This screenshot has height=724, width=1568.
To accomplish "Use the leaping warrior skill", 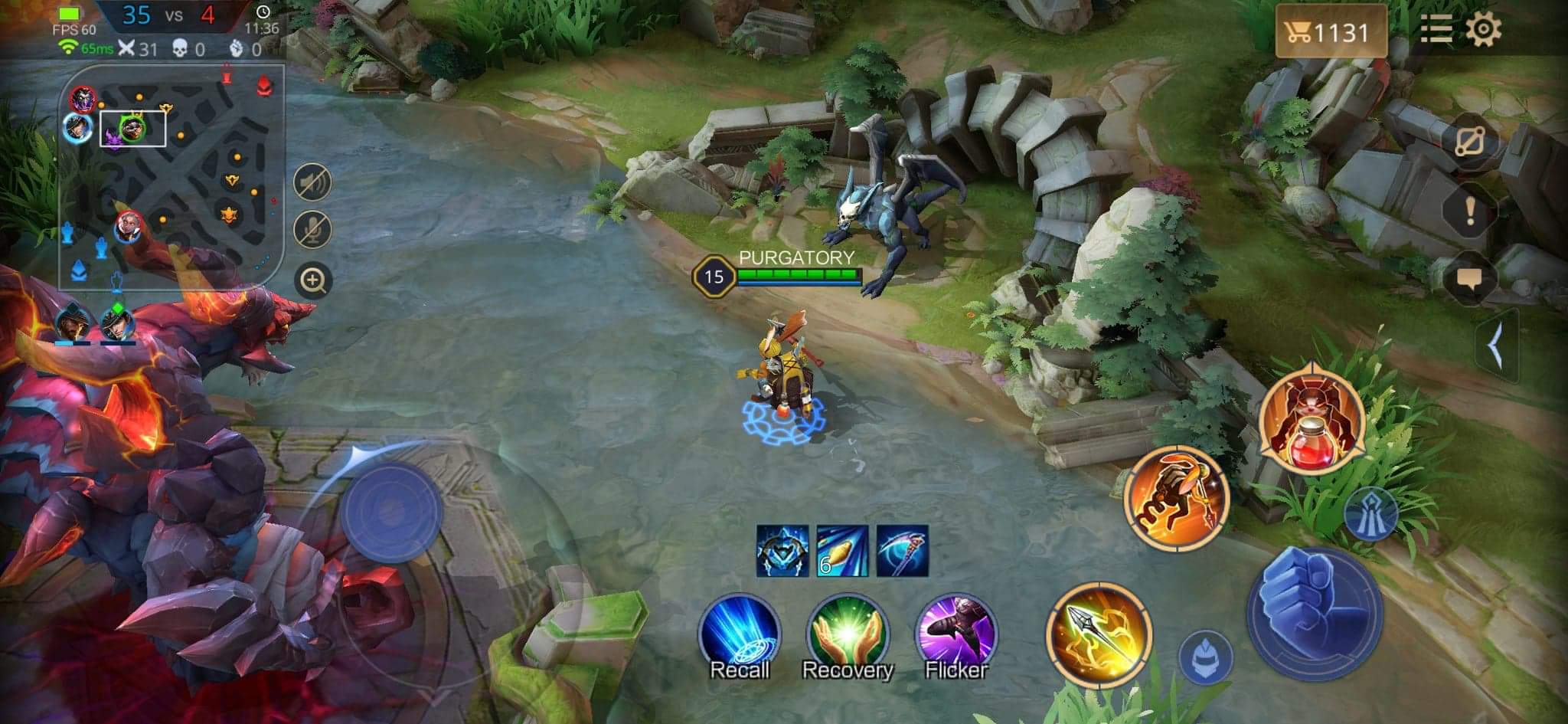I will point(1177,496).
